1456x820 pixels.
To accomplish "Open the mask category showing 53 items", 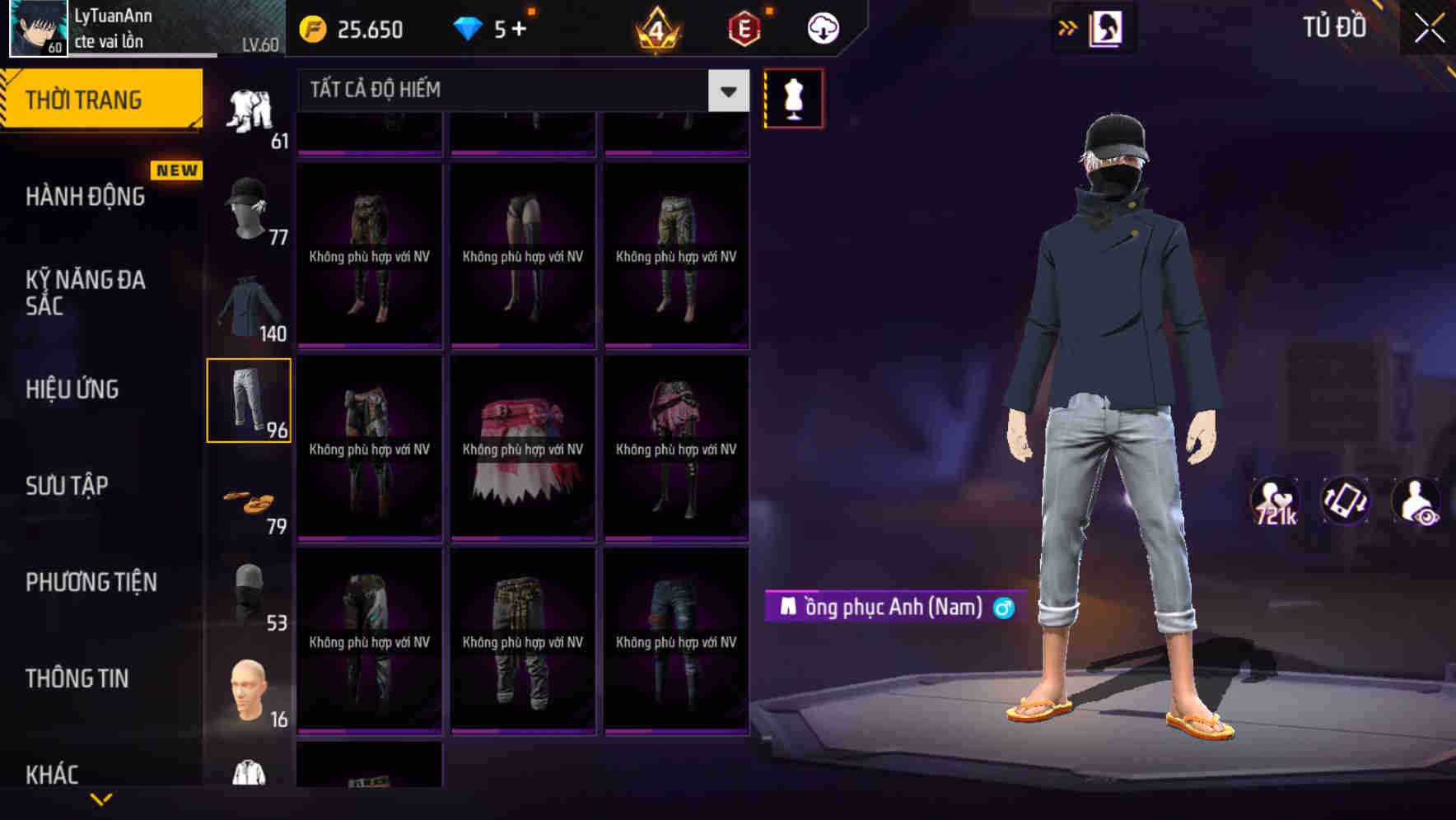I will [249, 594].
